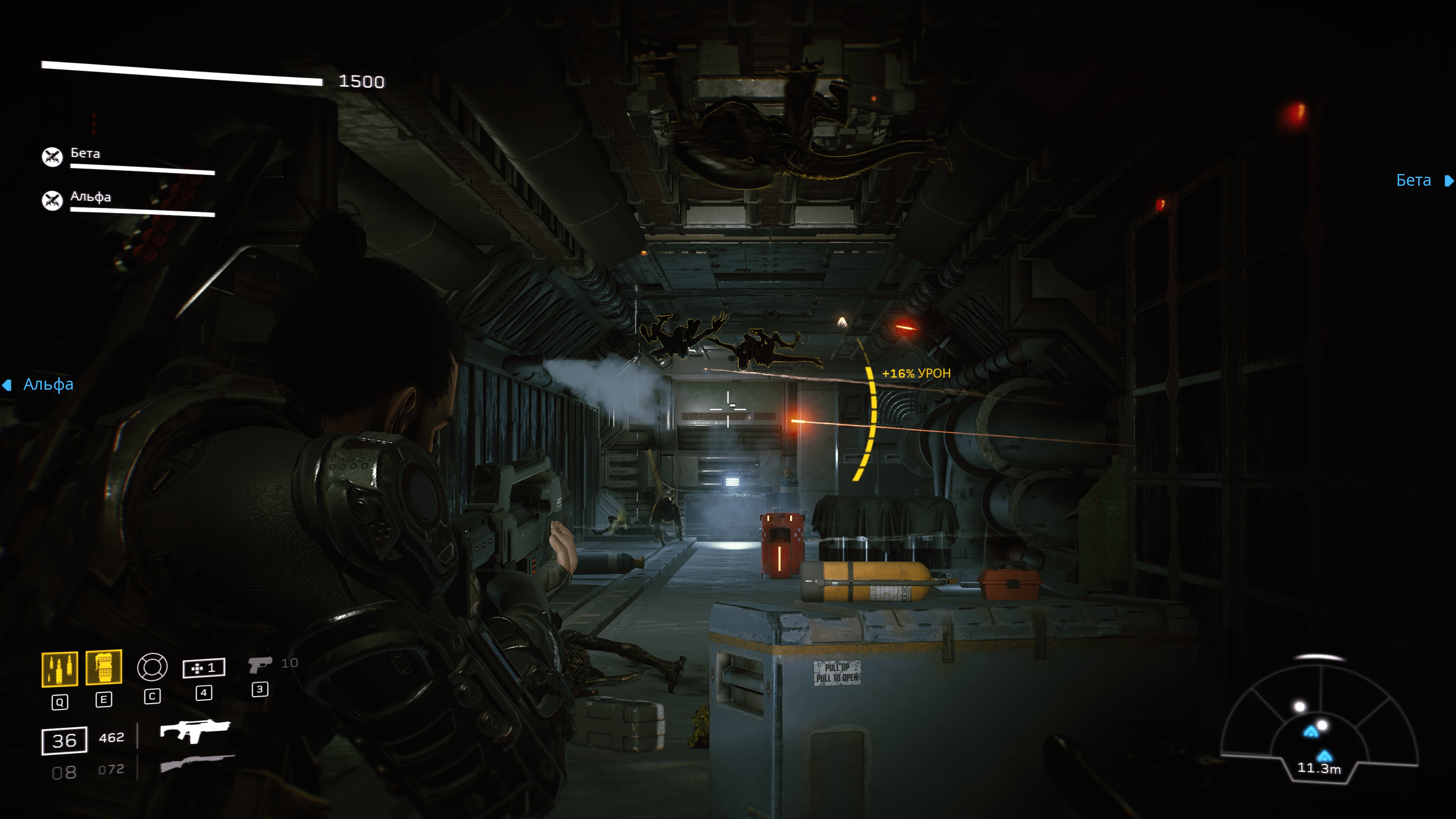Open the circular consumables wheel icon
The image size is (1456, 819).
[x=152, y=667]
